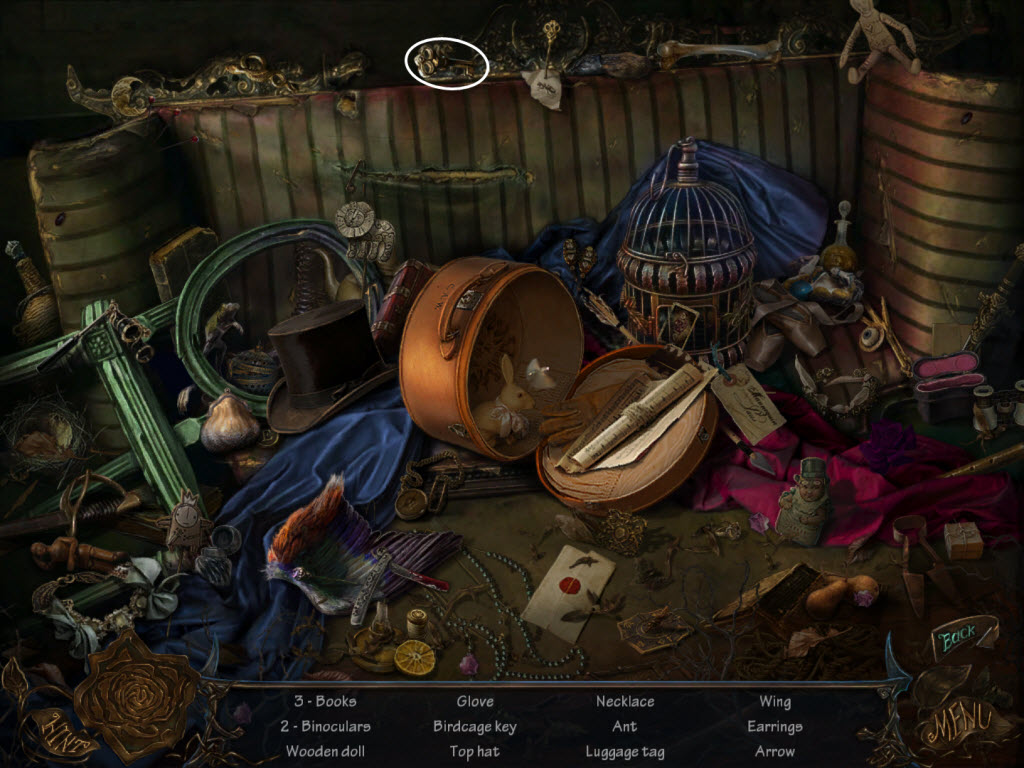
Task: Click "Necklace" in the item list
Action: 625,701
